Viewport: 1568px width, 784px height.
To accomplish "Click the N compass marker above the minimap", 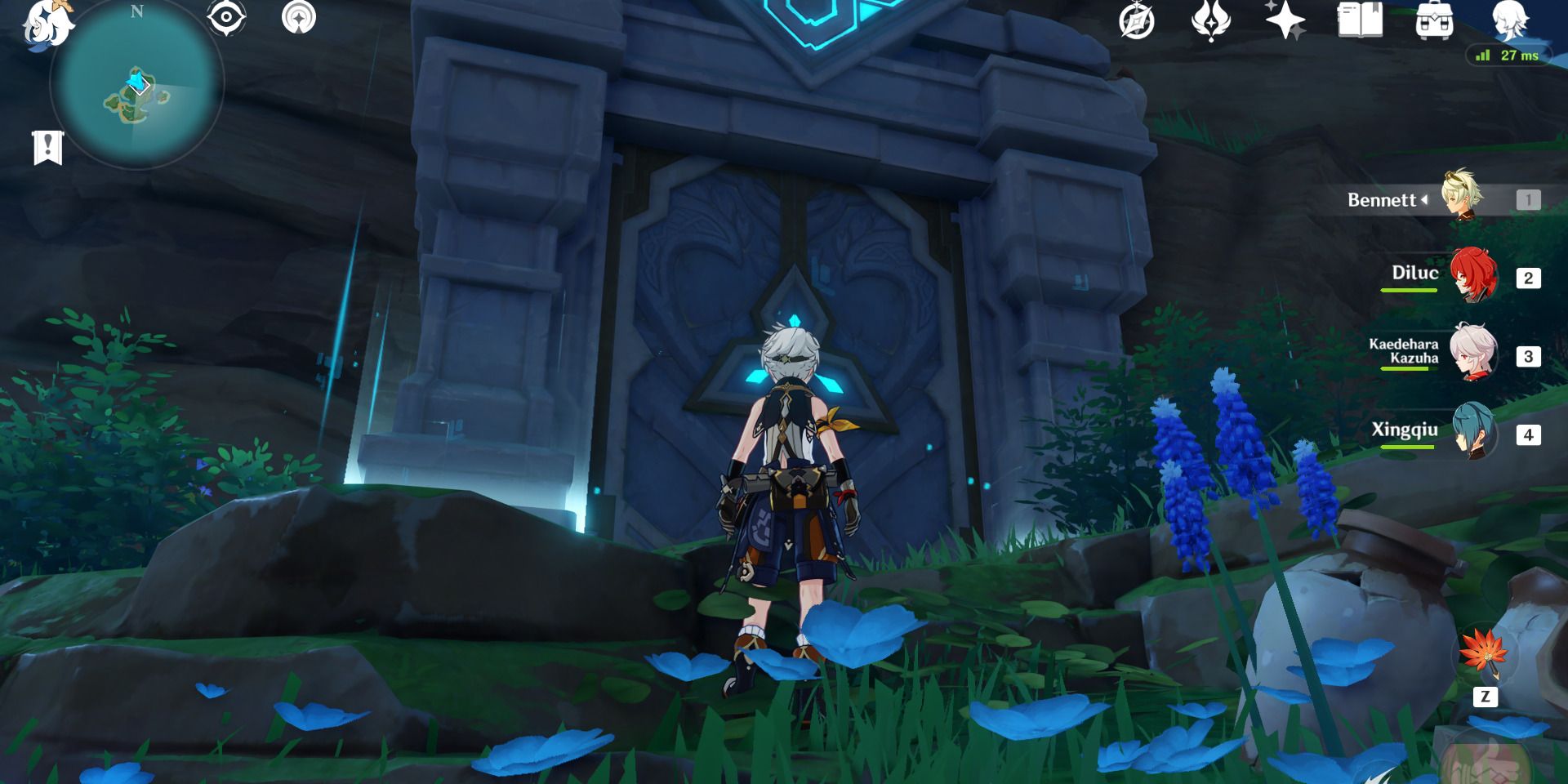I will [x=136, y=13].
